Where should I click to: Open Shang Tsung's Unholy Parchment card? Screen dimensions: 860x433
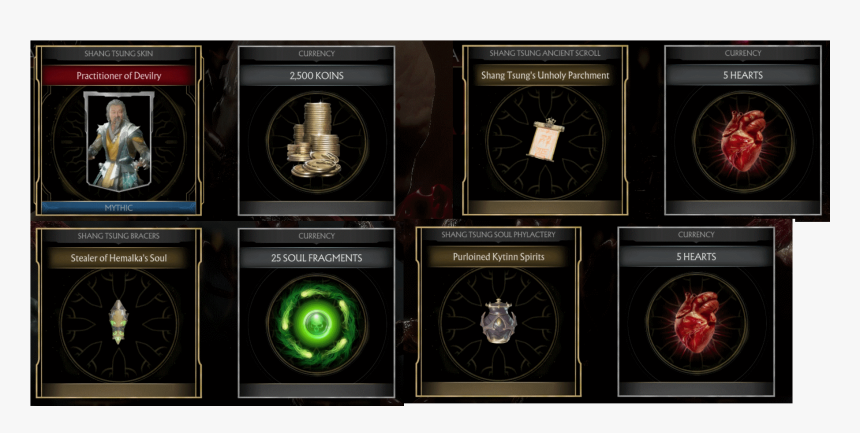click(544, 130)
